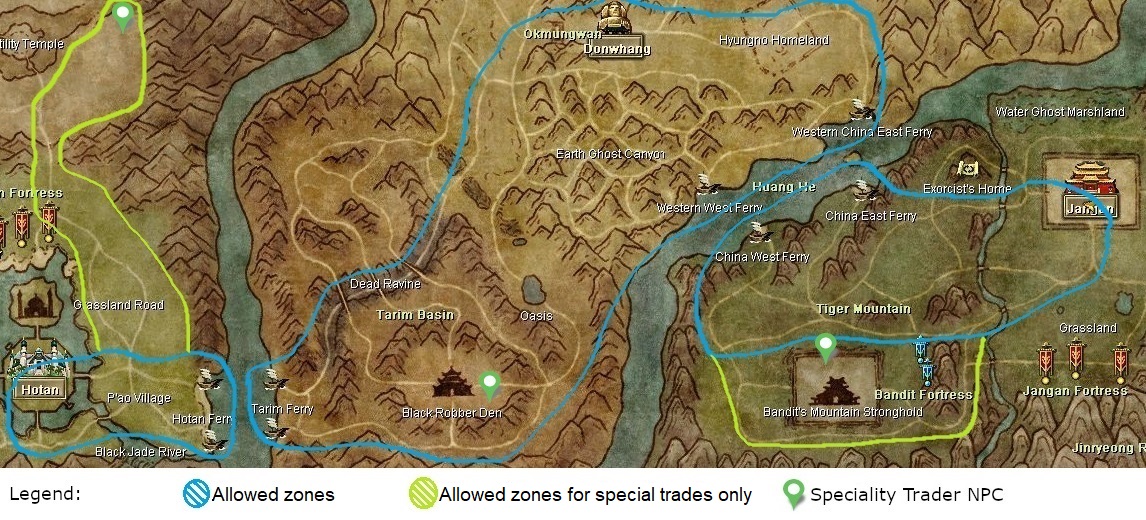Pick the Speciality Trader marker near Fertility Temple

pos(122,15)
